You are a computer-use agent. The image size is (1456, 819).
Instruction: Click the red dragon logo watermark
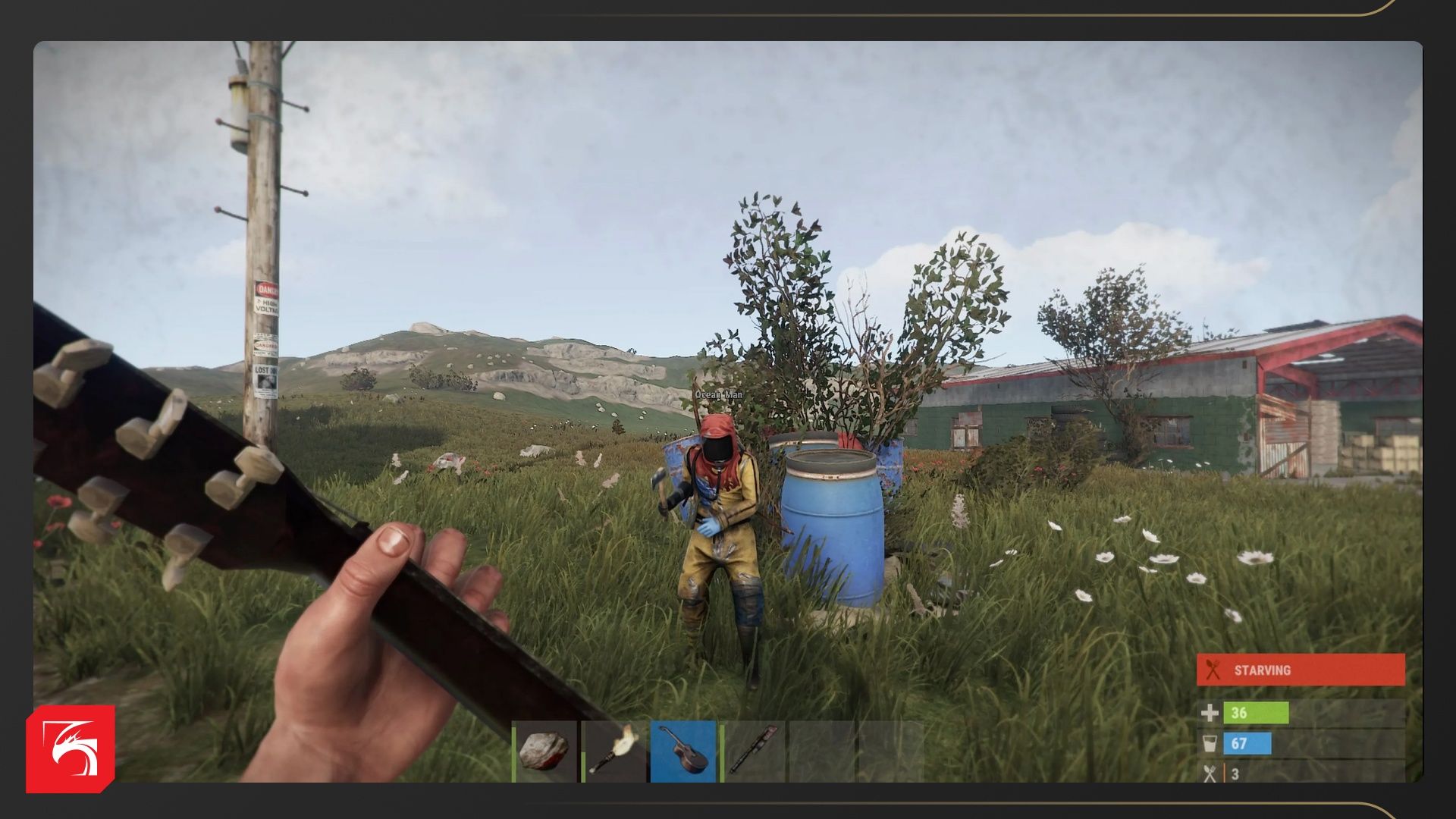pos(71,749)
